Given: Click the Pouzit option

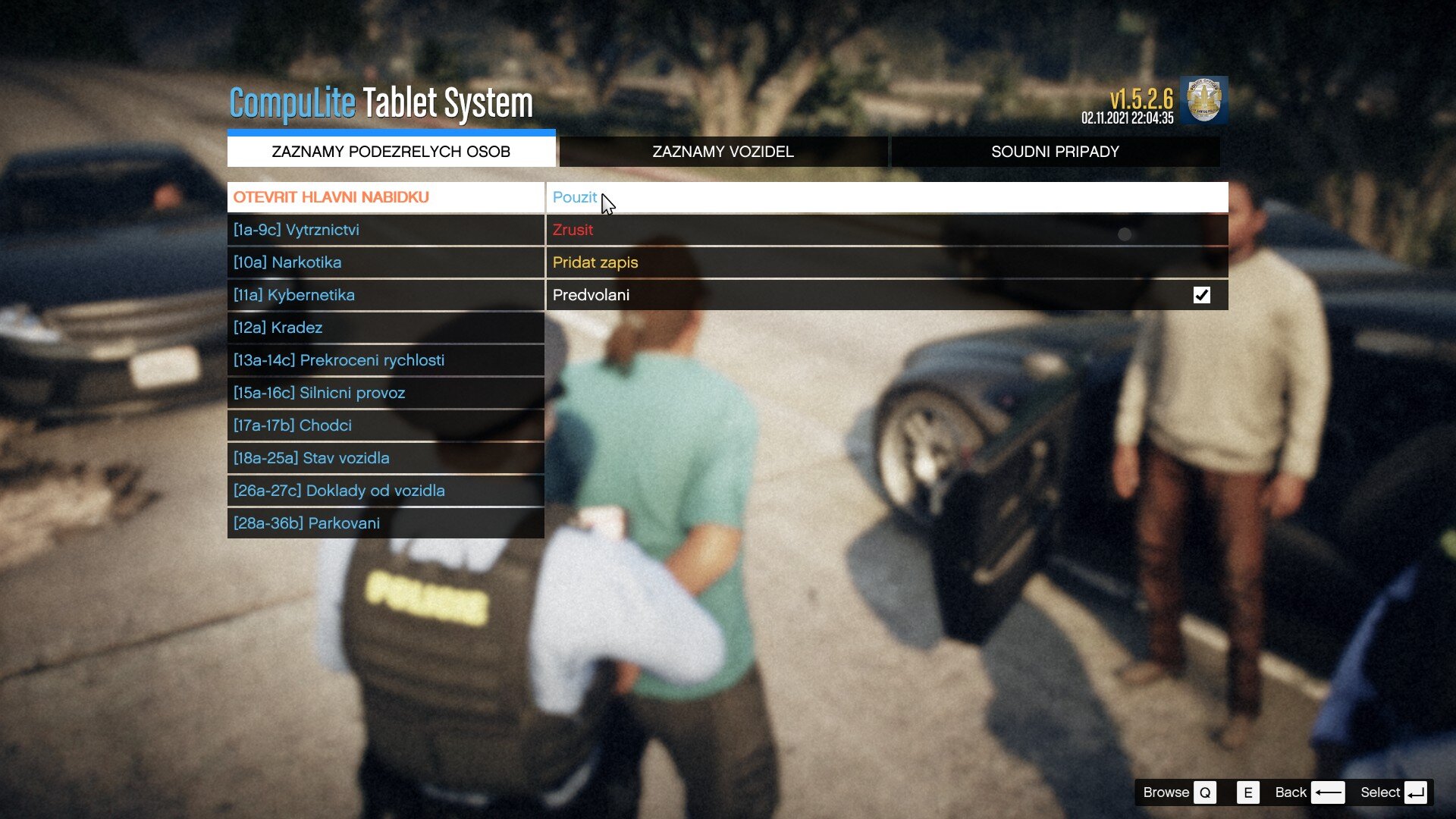Looking at the screenshot, I should coord(886,197).
